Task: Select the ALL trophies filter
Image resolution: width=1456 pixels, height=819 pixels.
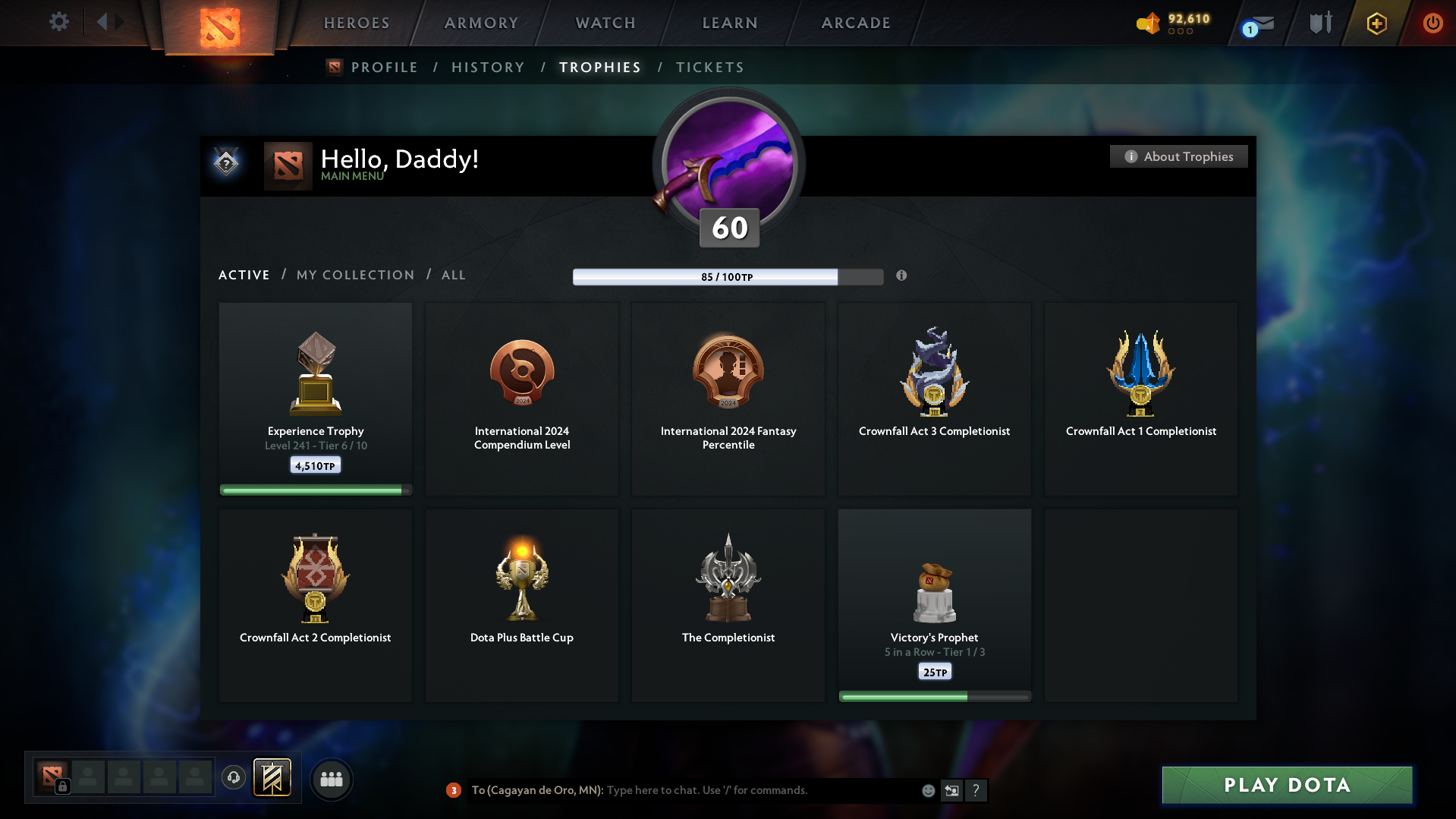Action: coord(453,275)
